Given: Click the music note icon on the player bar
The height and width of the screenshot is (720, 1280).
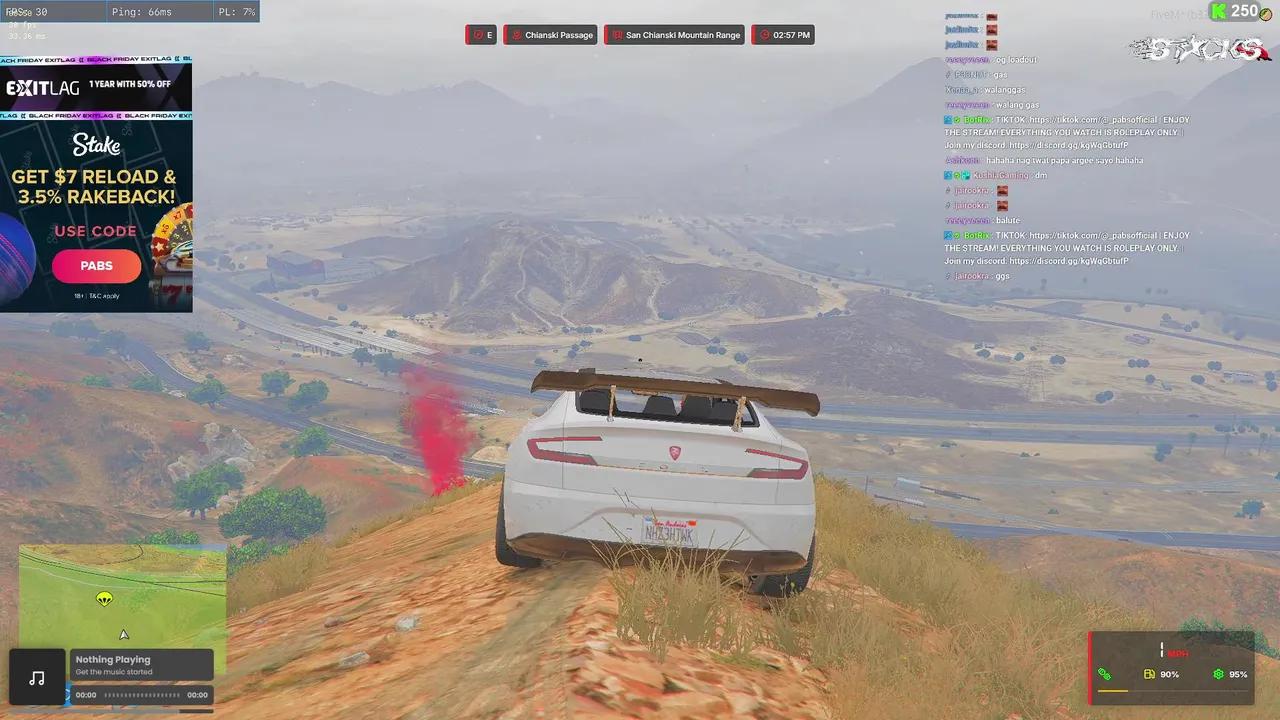Looking at the screenshot, I should tap(37, 677).
